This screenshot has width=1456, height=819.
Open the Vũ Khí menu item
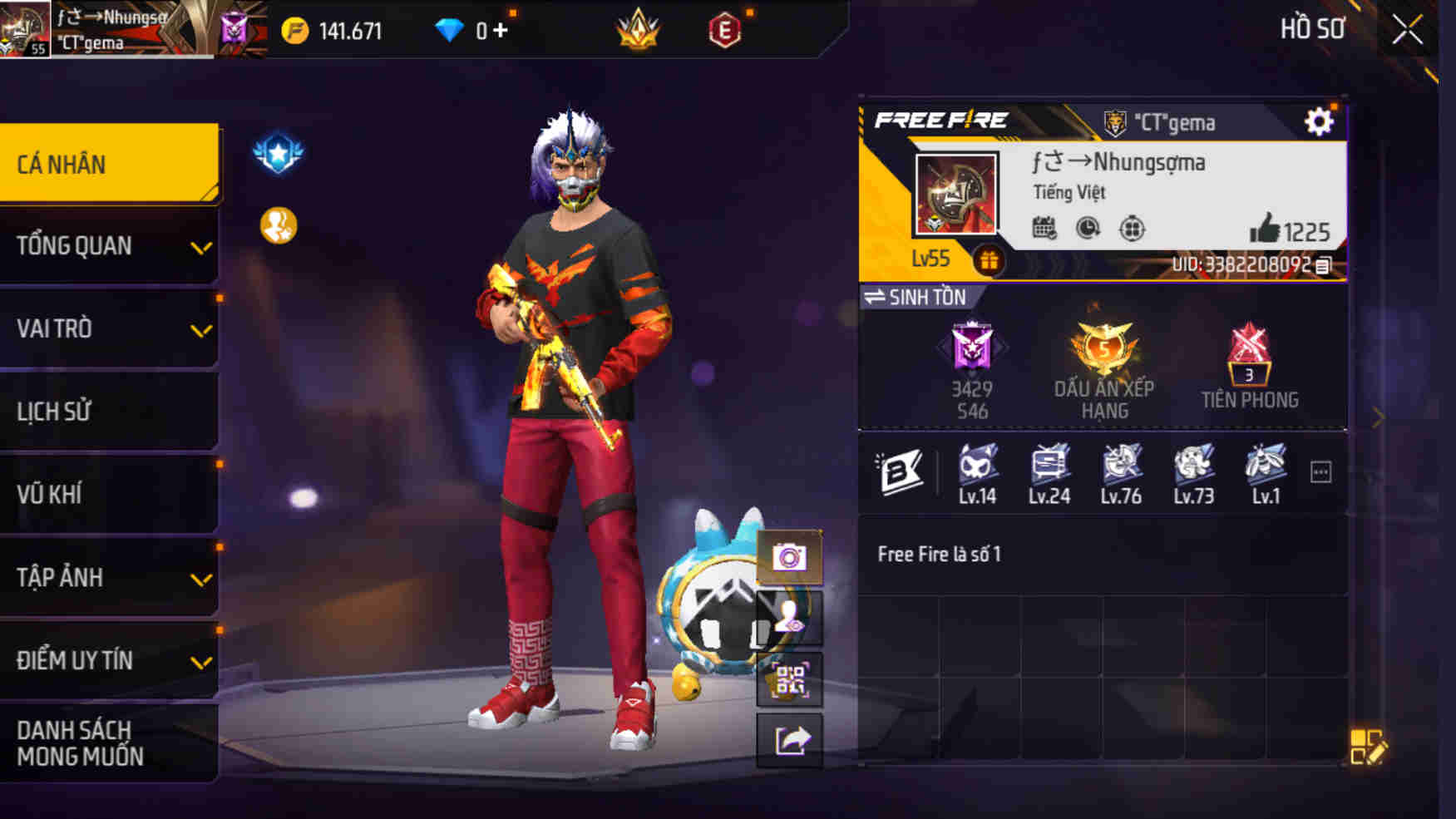pyautogui.click(x=109, y=494)
